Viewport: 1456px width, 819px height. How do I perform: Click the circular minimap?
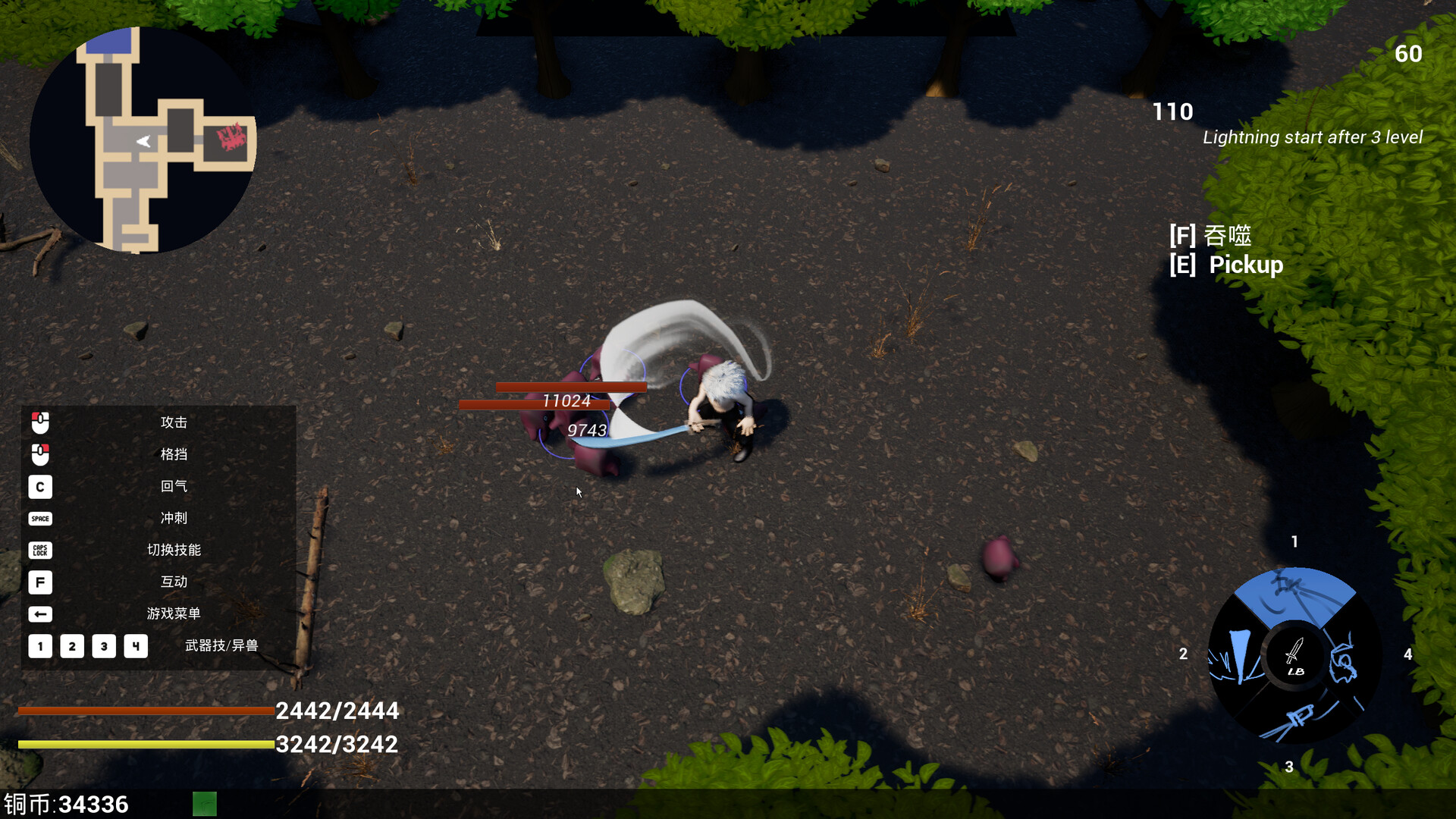pyautogui.click(x=143, y=140)
